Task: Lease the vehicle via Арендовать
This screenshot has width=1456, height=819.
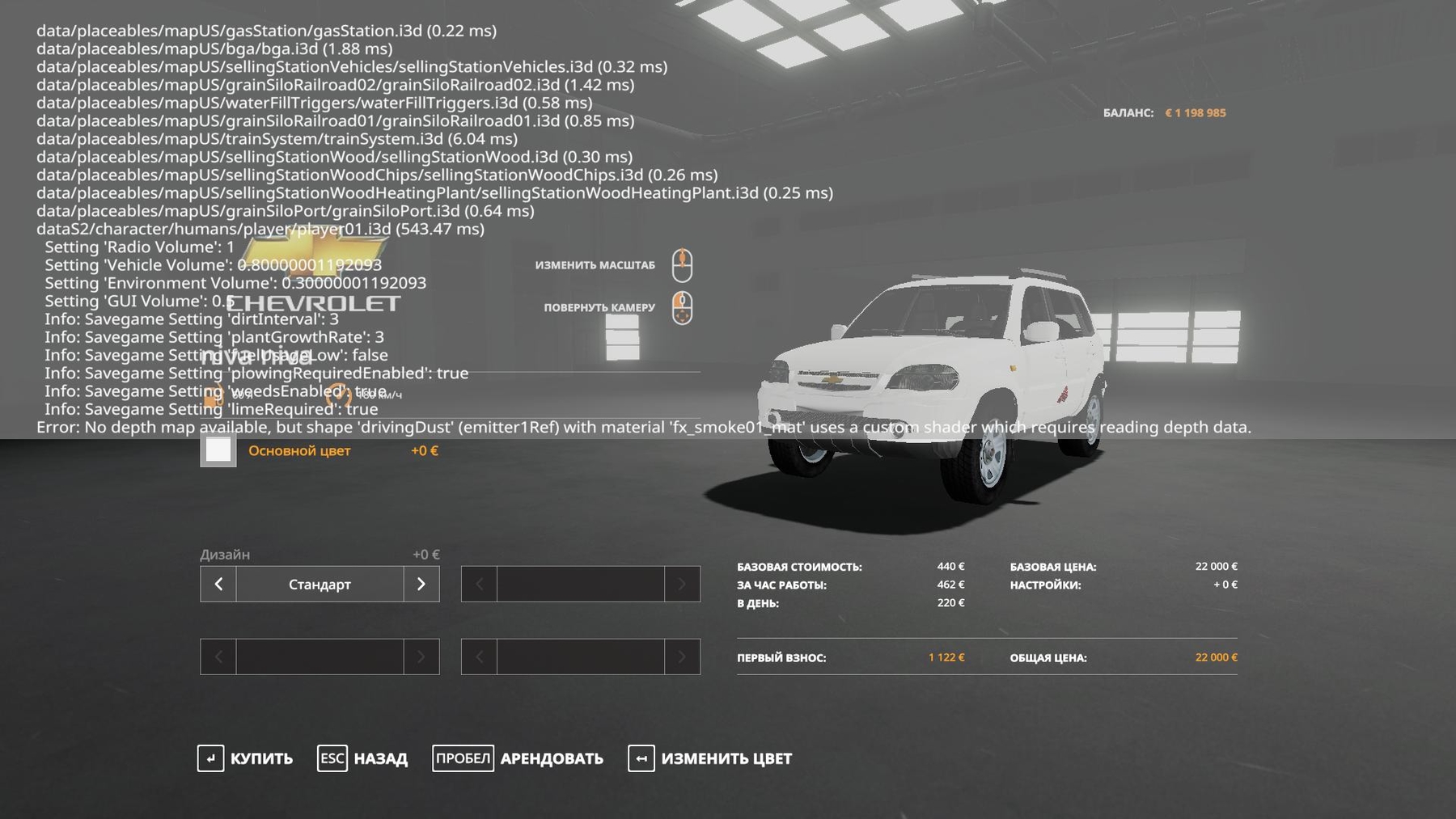Action: pyautogui.click(x=518, y=758)
